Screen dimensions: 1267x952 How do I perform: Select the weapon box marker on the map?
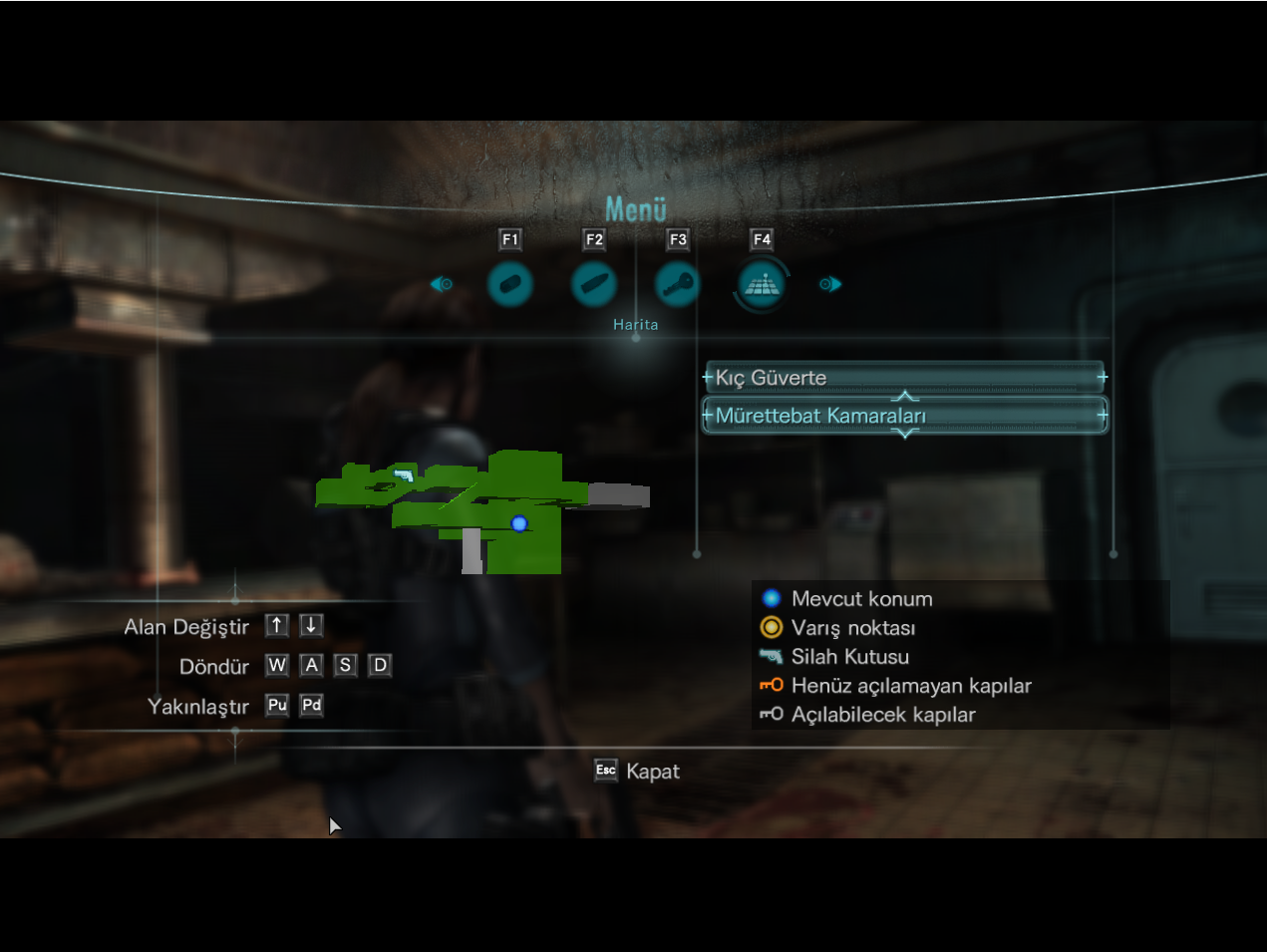[404, 476]
